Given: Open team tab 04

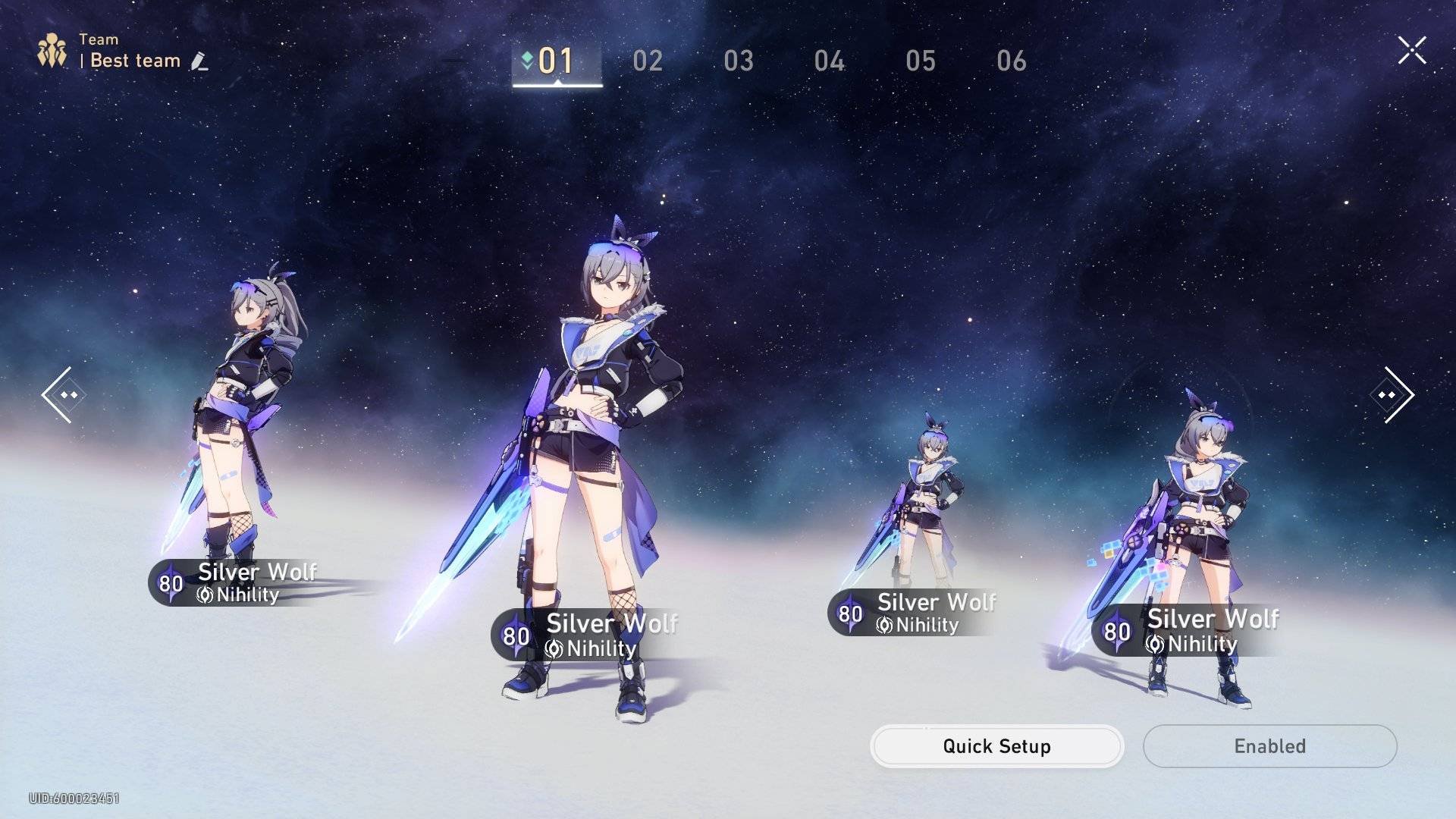Looking at the screenshot, I should tap(830, 61).
